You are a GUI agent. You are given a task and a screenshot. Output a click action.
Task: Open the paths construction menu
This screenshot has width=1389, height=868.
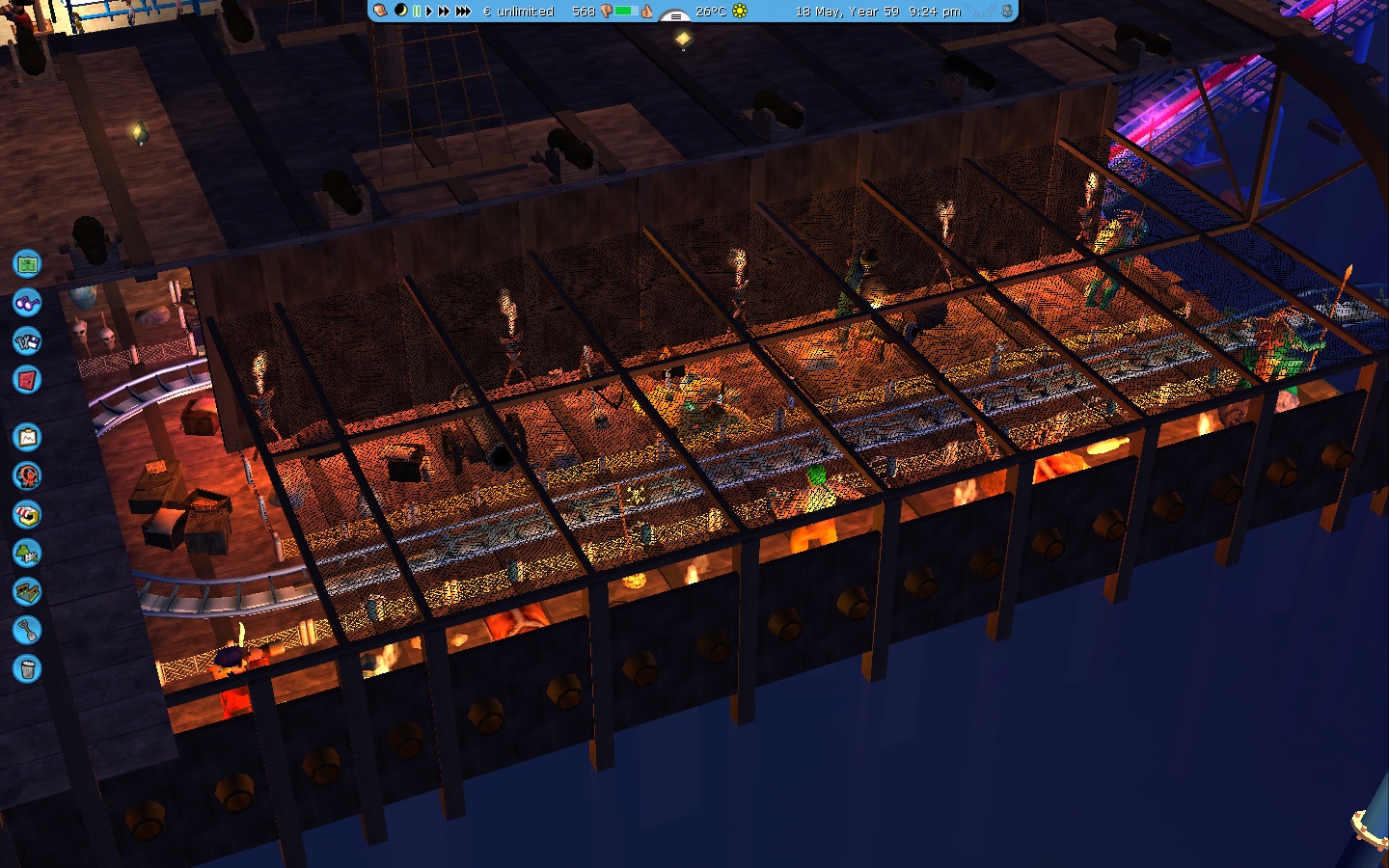point(27,591)
